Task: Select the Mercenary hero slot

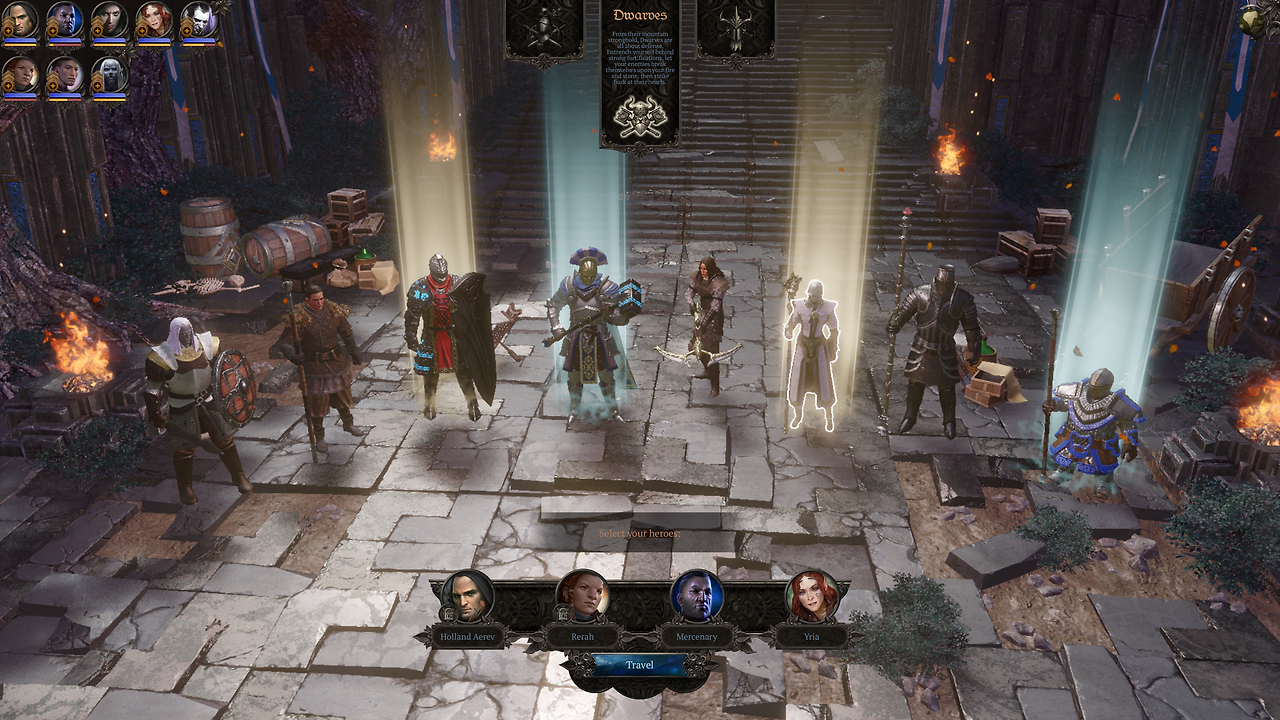Action: click(696, 598)
